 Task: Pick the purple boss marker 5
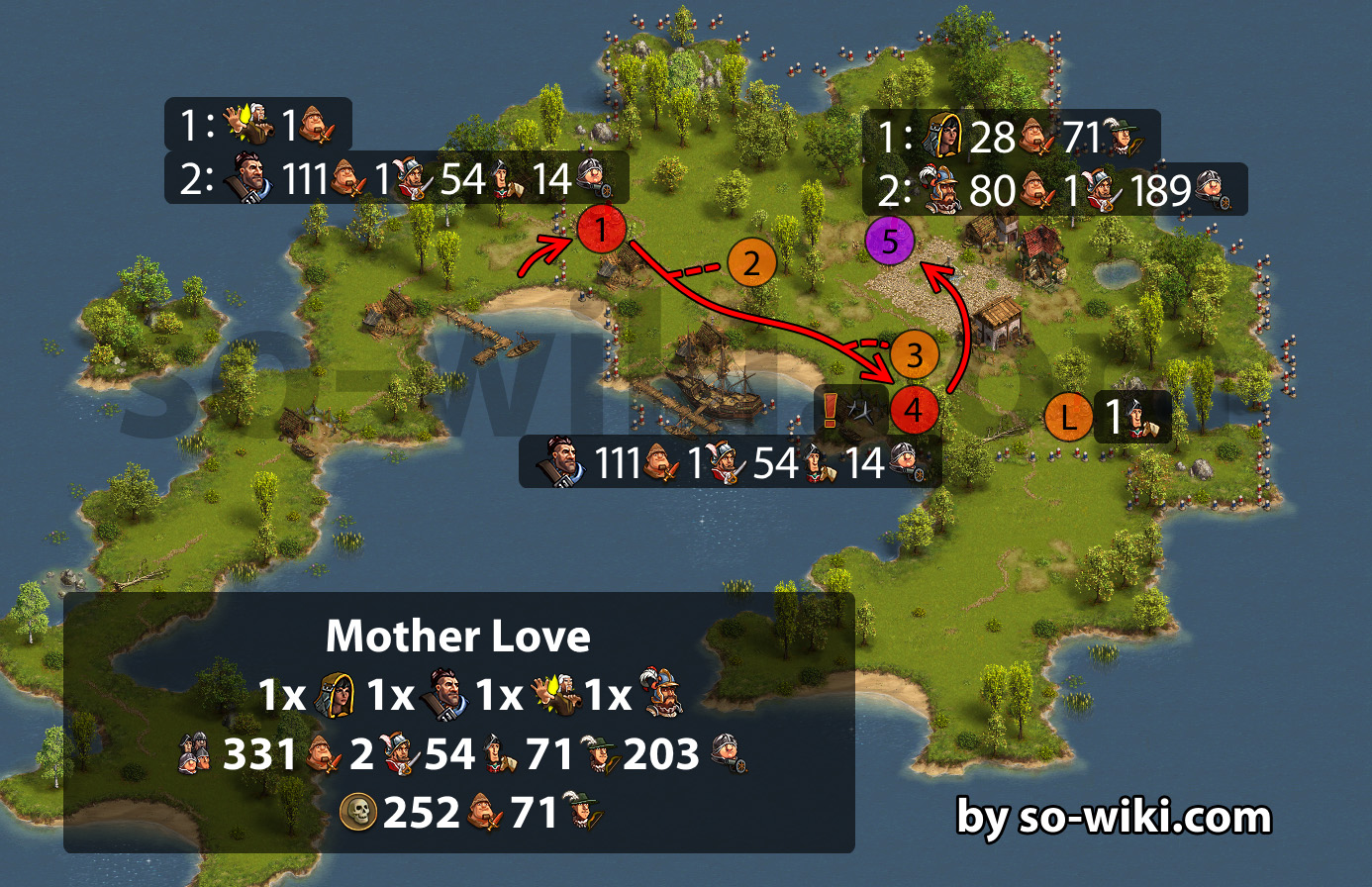click(x=890, y=241)
